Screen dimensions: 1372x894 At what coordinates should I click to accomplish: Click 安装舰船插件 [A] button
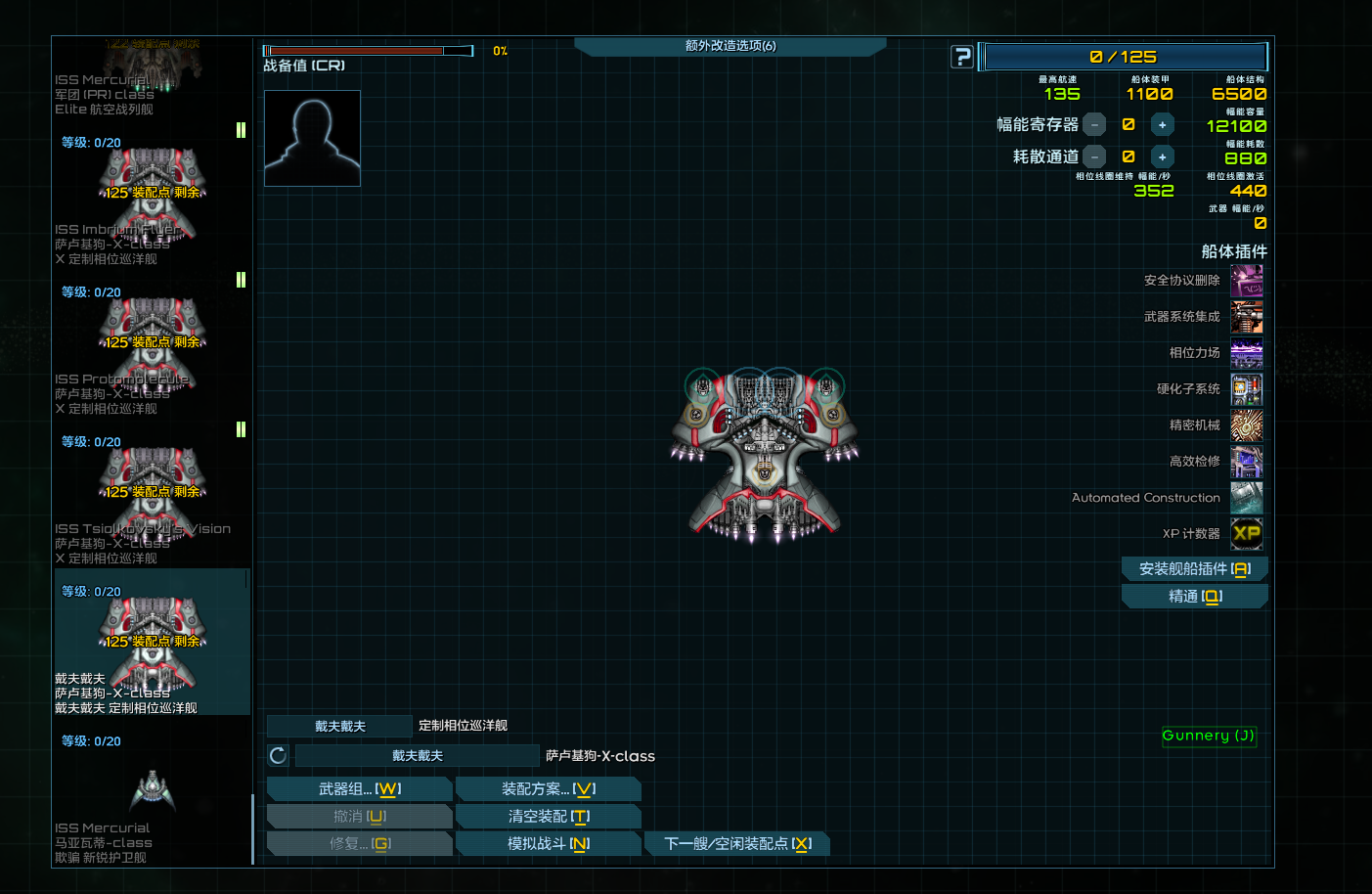point(1194,568)
